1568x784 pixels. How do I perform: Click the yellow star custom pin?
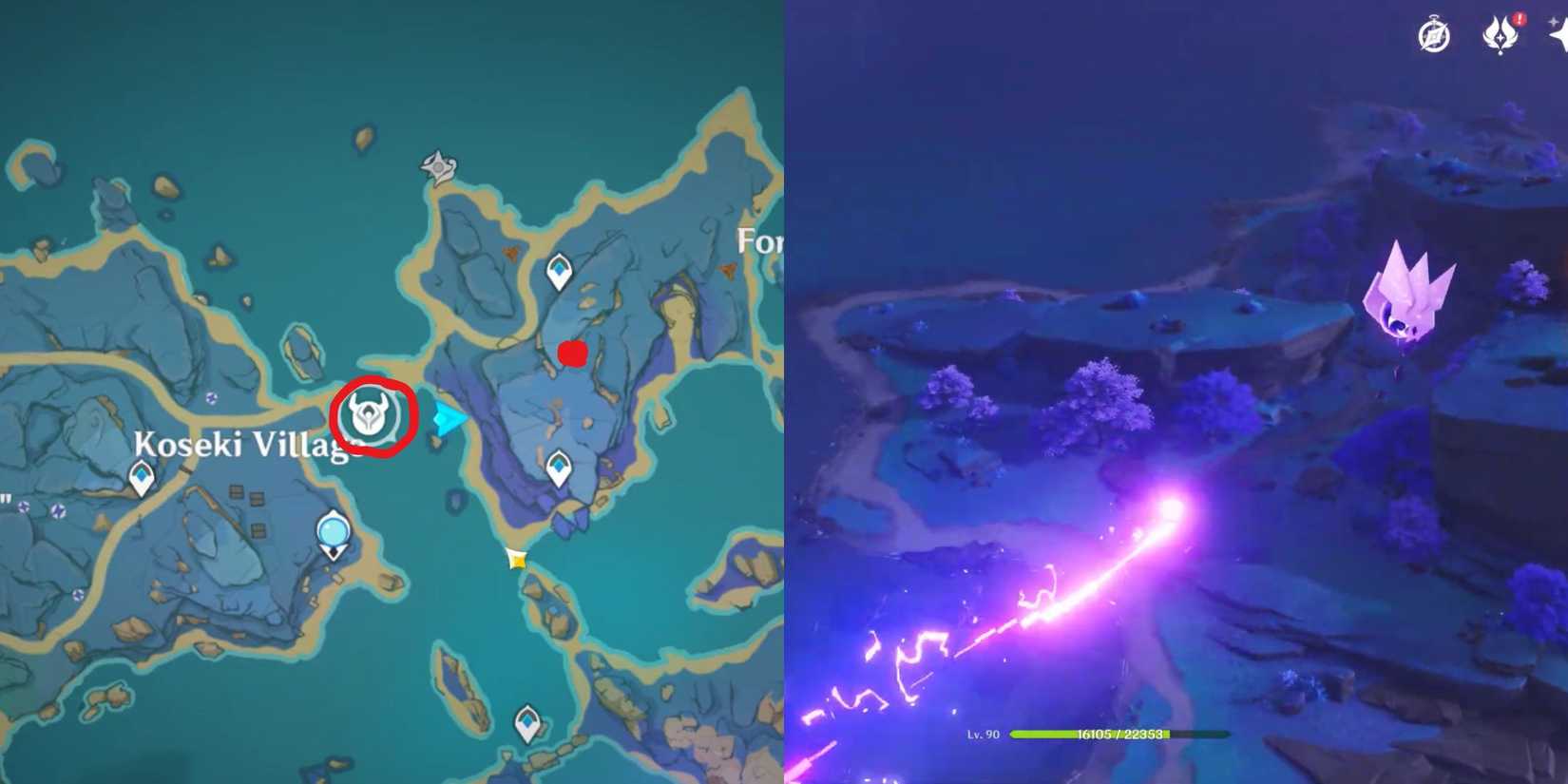tap(517, 558)
